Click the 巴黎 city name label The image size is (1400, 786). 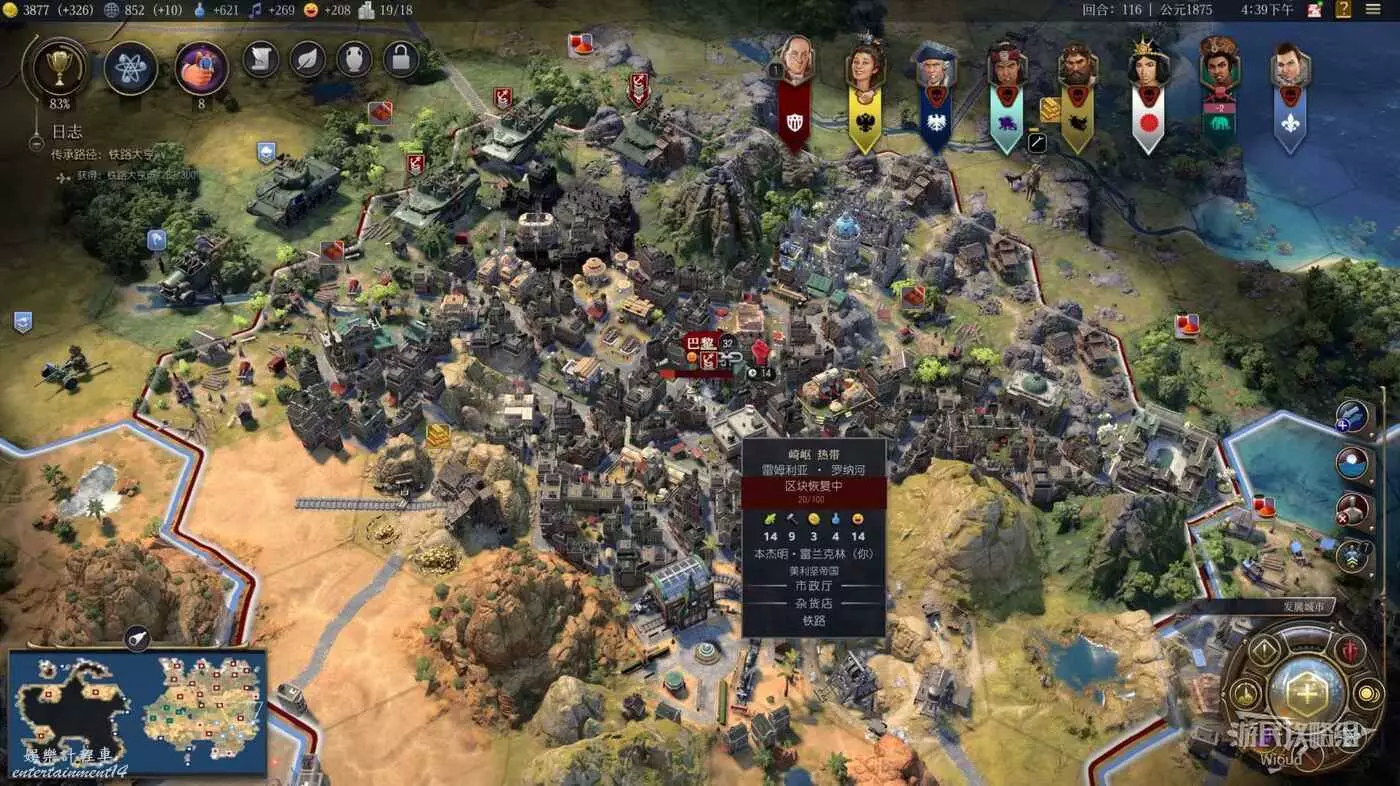point(701,343)
